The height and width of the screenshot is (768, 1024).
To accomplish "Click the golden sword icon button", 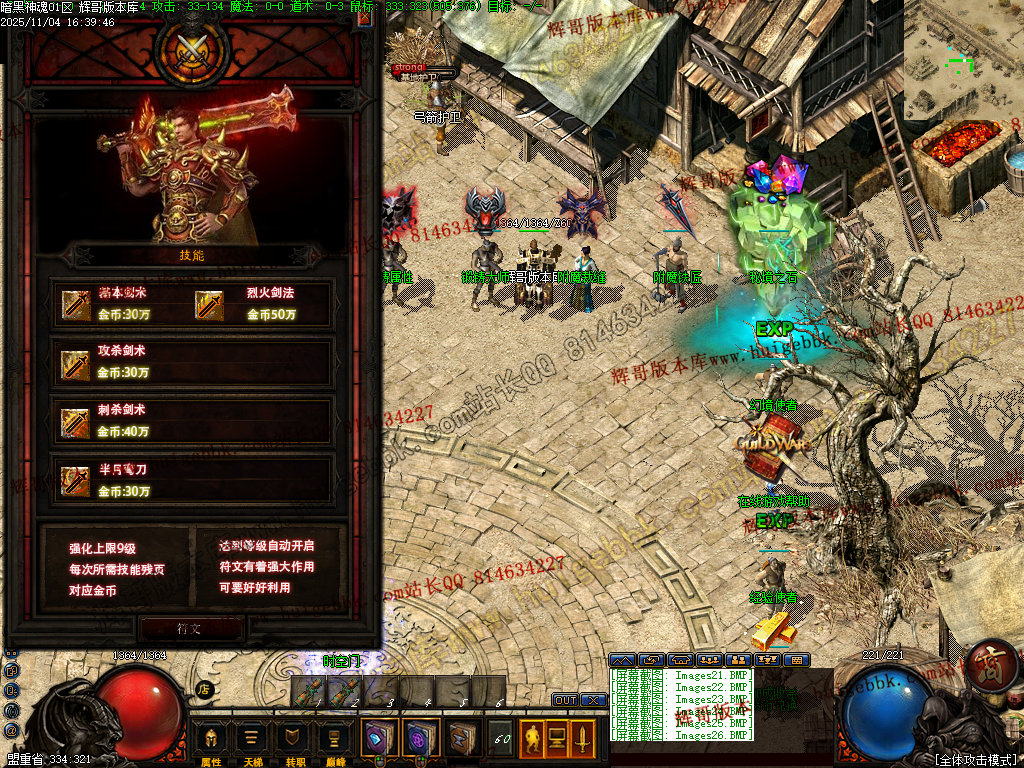I will [581, 739].
